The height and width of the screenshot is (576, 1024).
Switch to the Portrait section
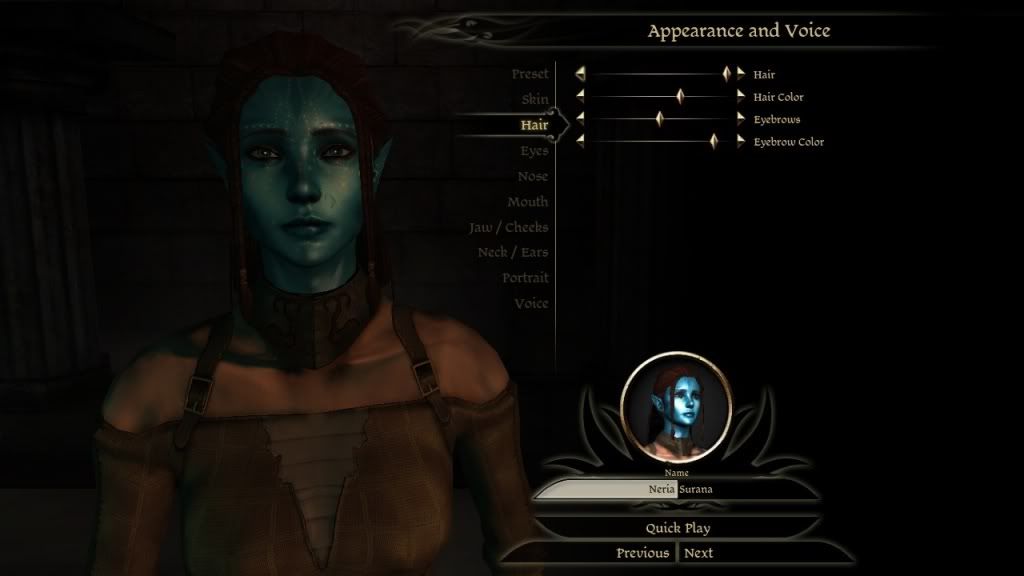525,277
